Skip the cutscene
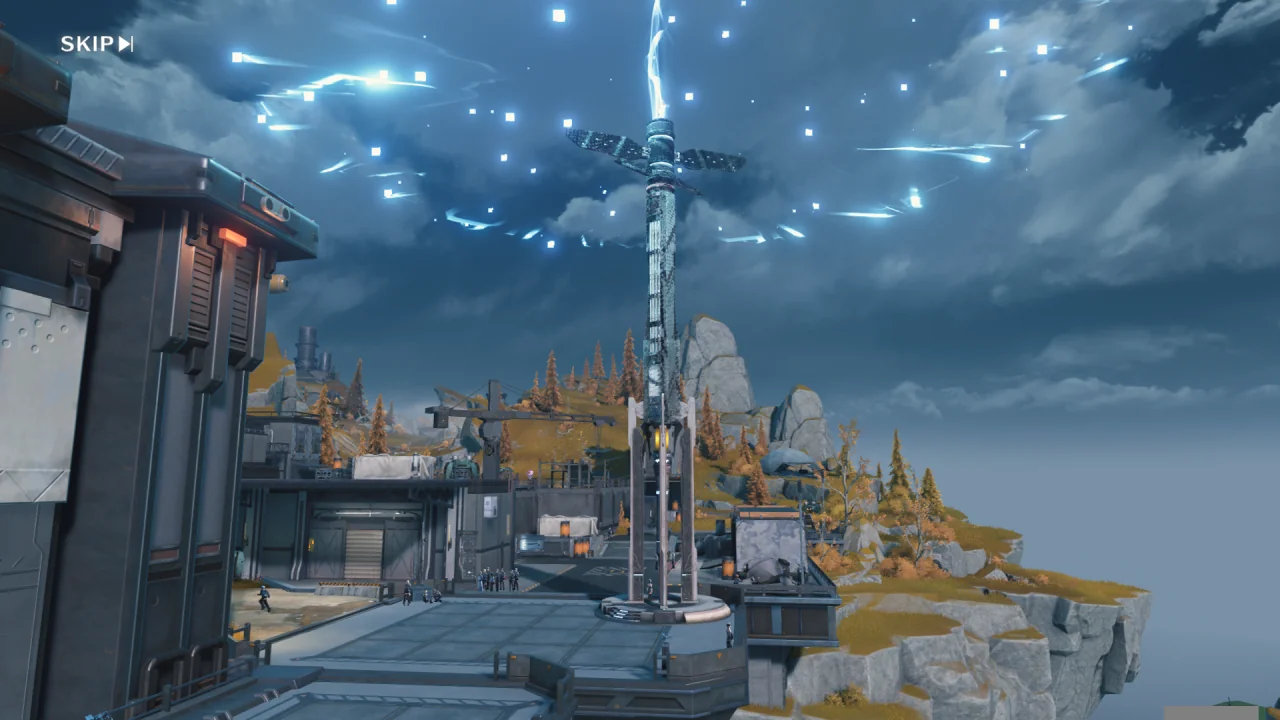The height and width of the screenshot is (720, 1280). pos(96,44)
